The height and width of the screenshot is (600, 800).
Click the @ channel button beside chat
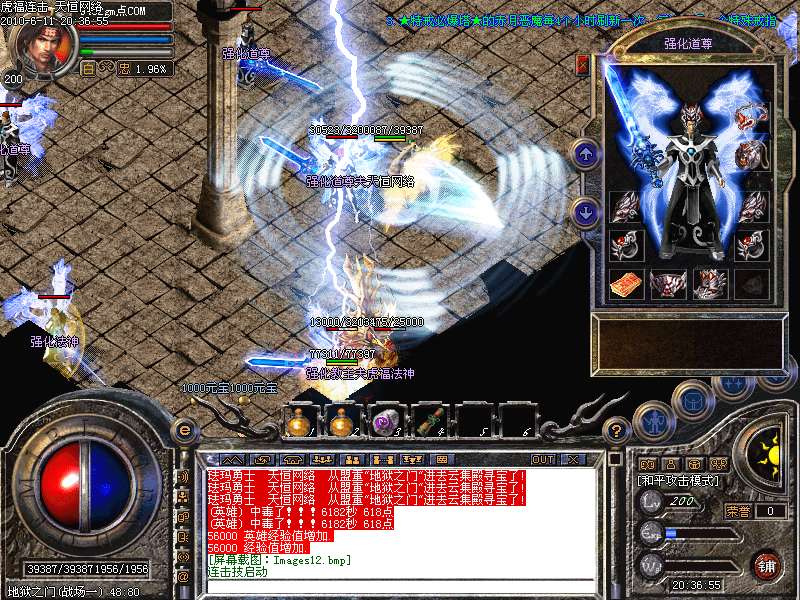[x=183, y=577]
